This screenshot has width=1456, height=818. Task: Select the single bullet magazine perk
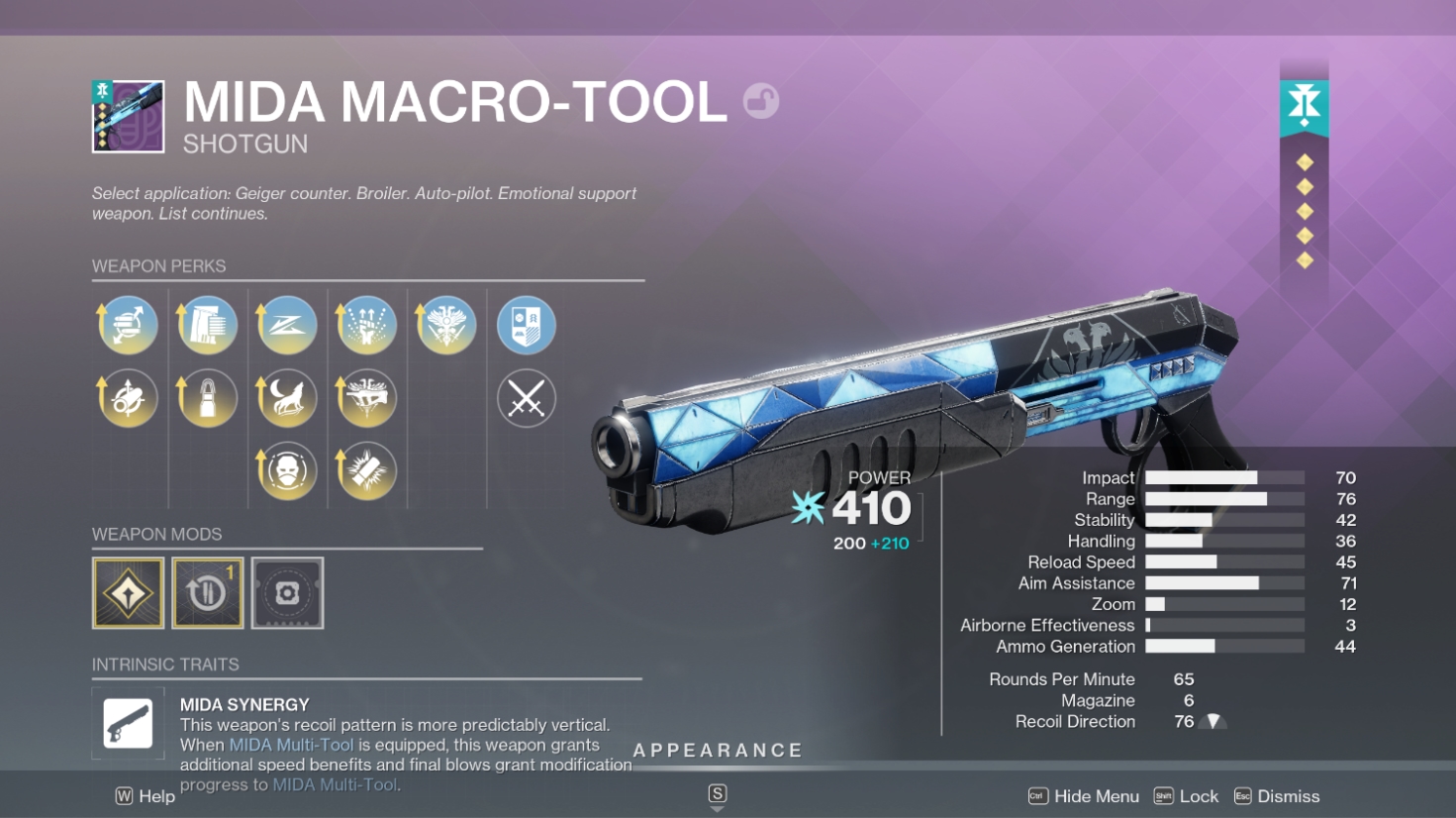208,398
